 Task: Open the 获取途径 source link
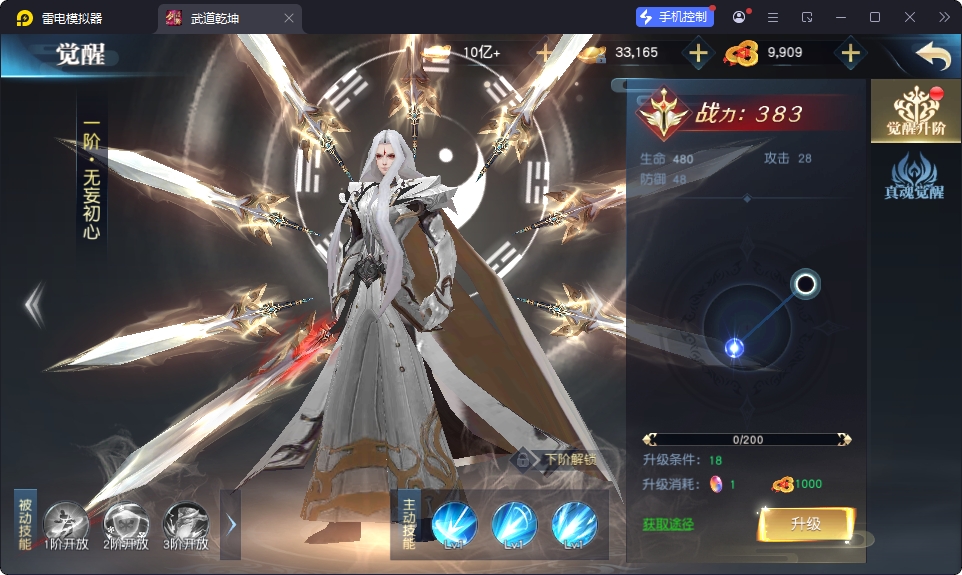click(x=667, y=524)
